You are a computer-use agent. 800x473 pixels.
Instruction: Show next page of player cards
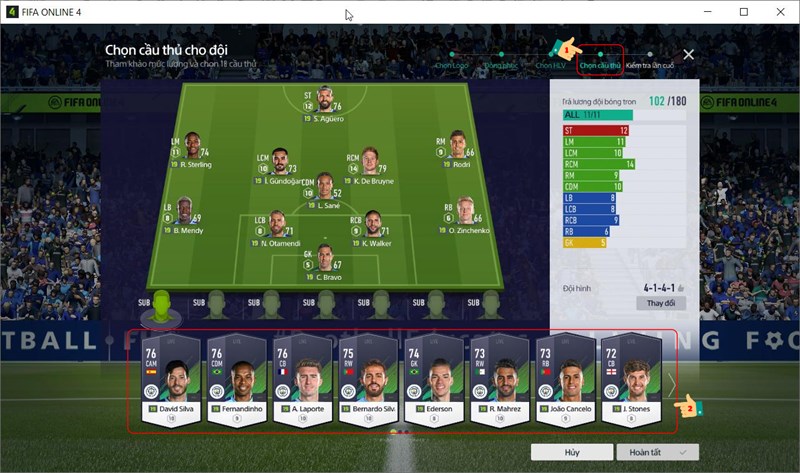(x=672, y=383)
